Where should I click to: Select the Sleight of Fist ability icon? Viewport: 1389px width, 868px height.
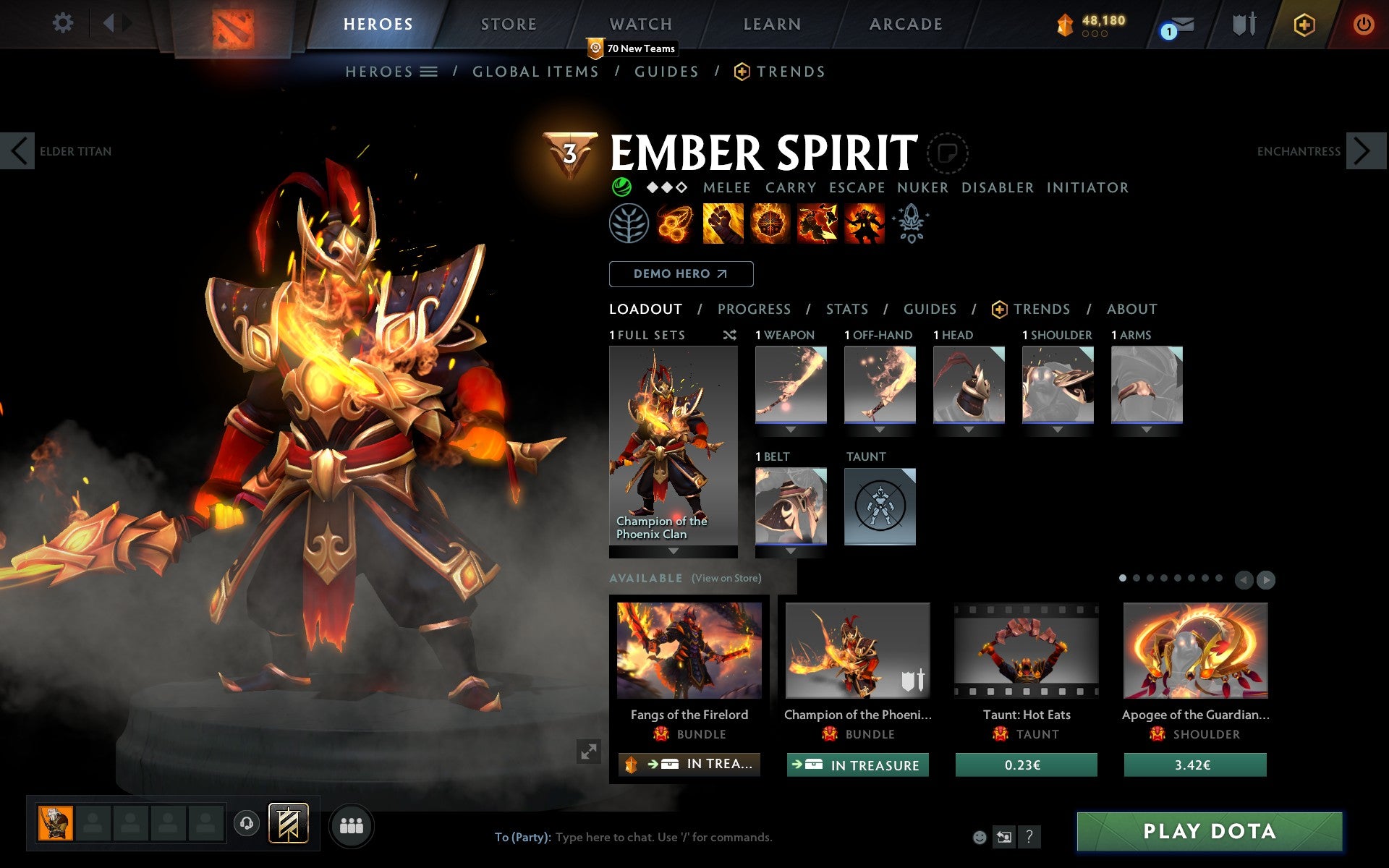723,224
